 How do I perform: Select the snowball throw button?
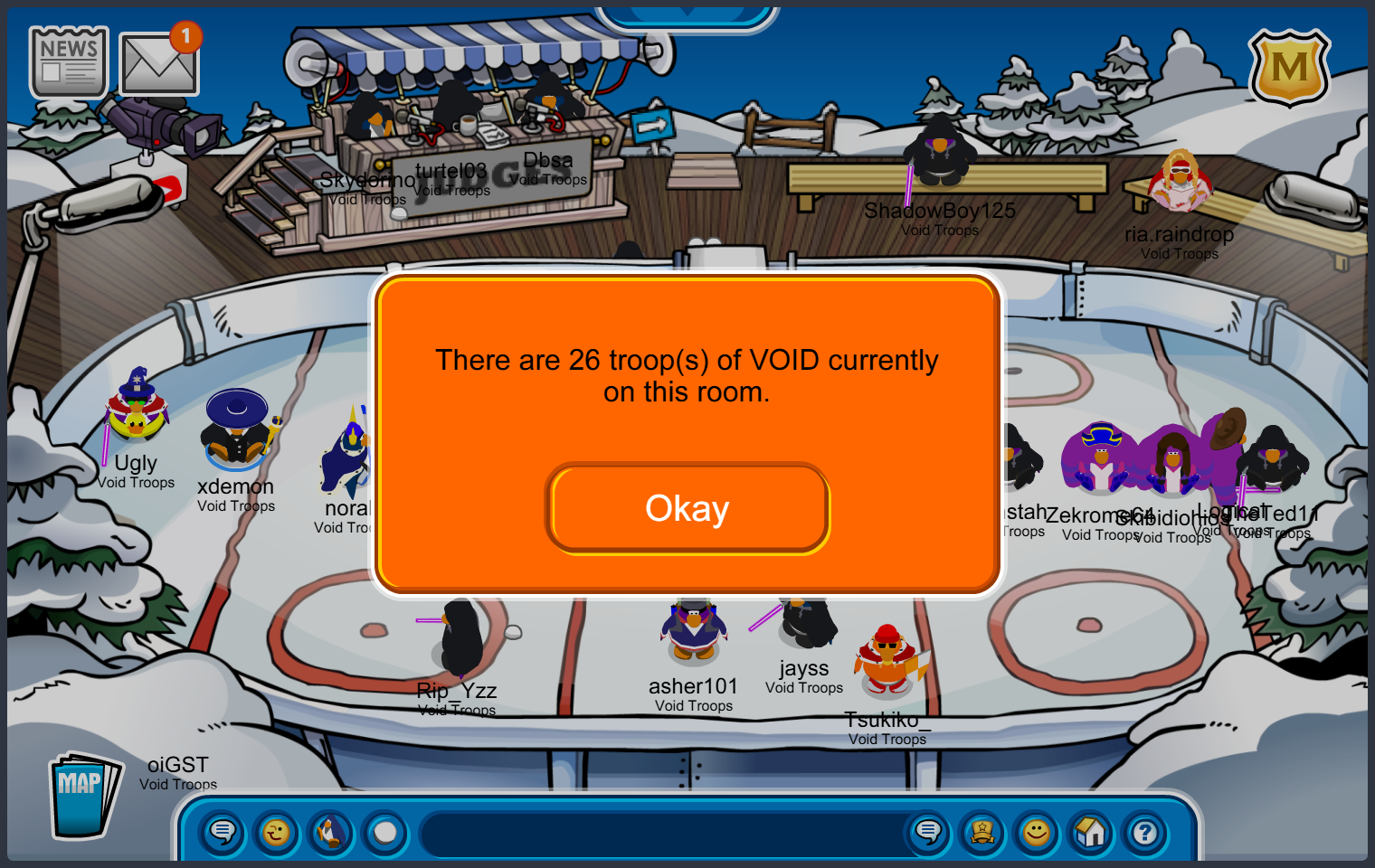[385, 832]
